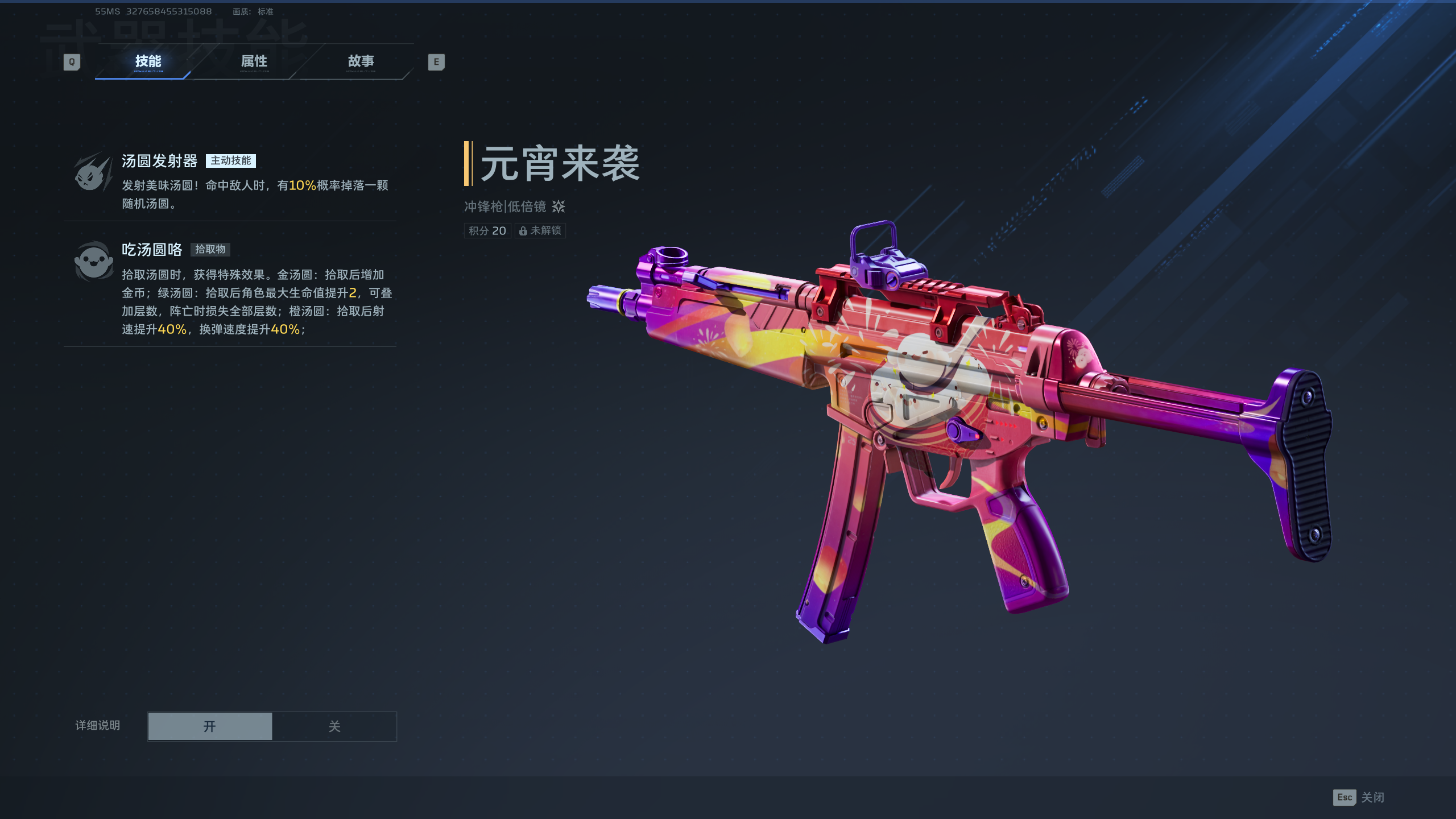Turn detailed description 开 on
Image resolution: width=1456 pixels, height=819 pixels.
pyautogui.click(x=210, y=726)
